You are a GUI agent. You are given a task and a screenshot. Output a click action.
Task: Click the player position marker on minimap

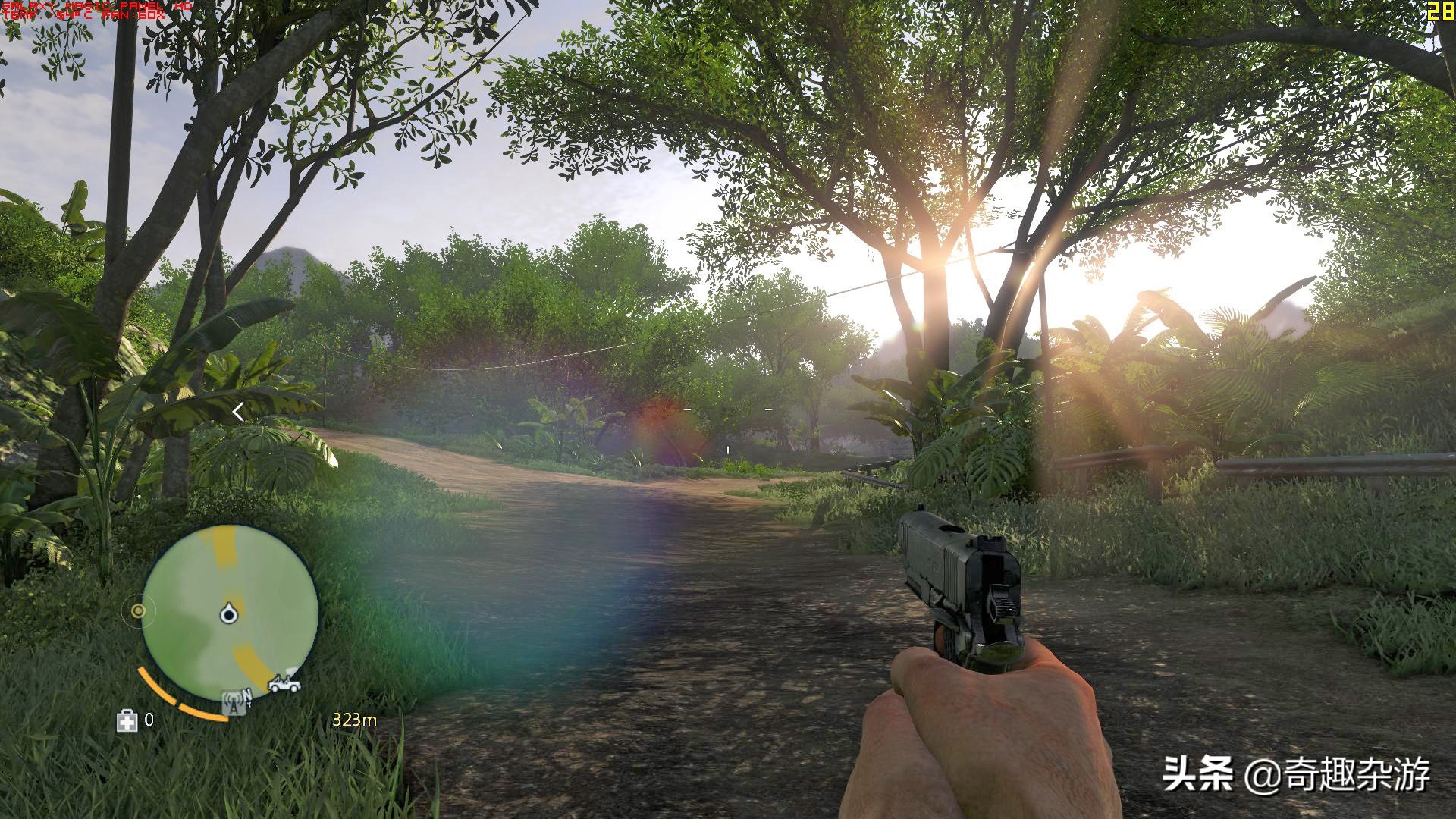[x=227, y=613]
